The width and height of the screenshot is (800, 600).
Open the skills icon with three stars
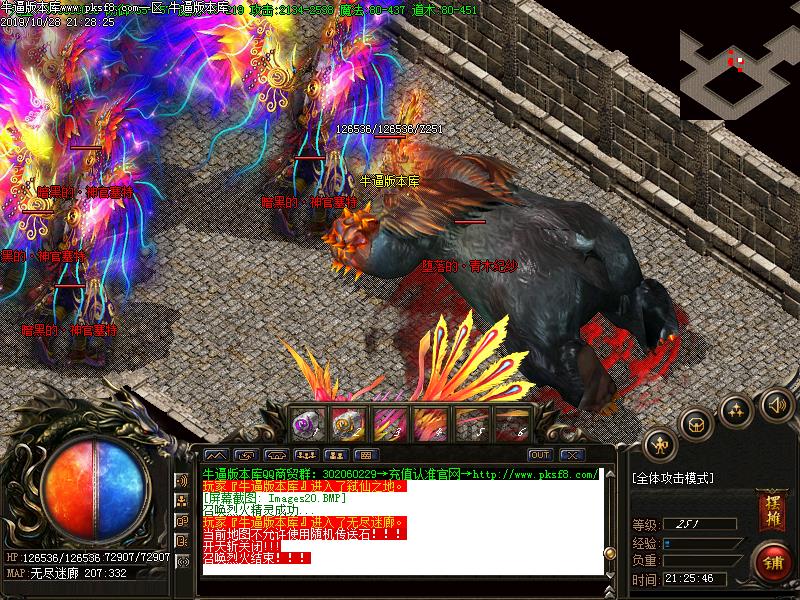point(736,411)
